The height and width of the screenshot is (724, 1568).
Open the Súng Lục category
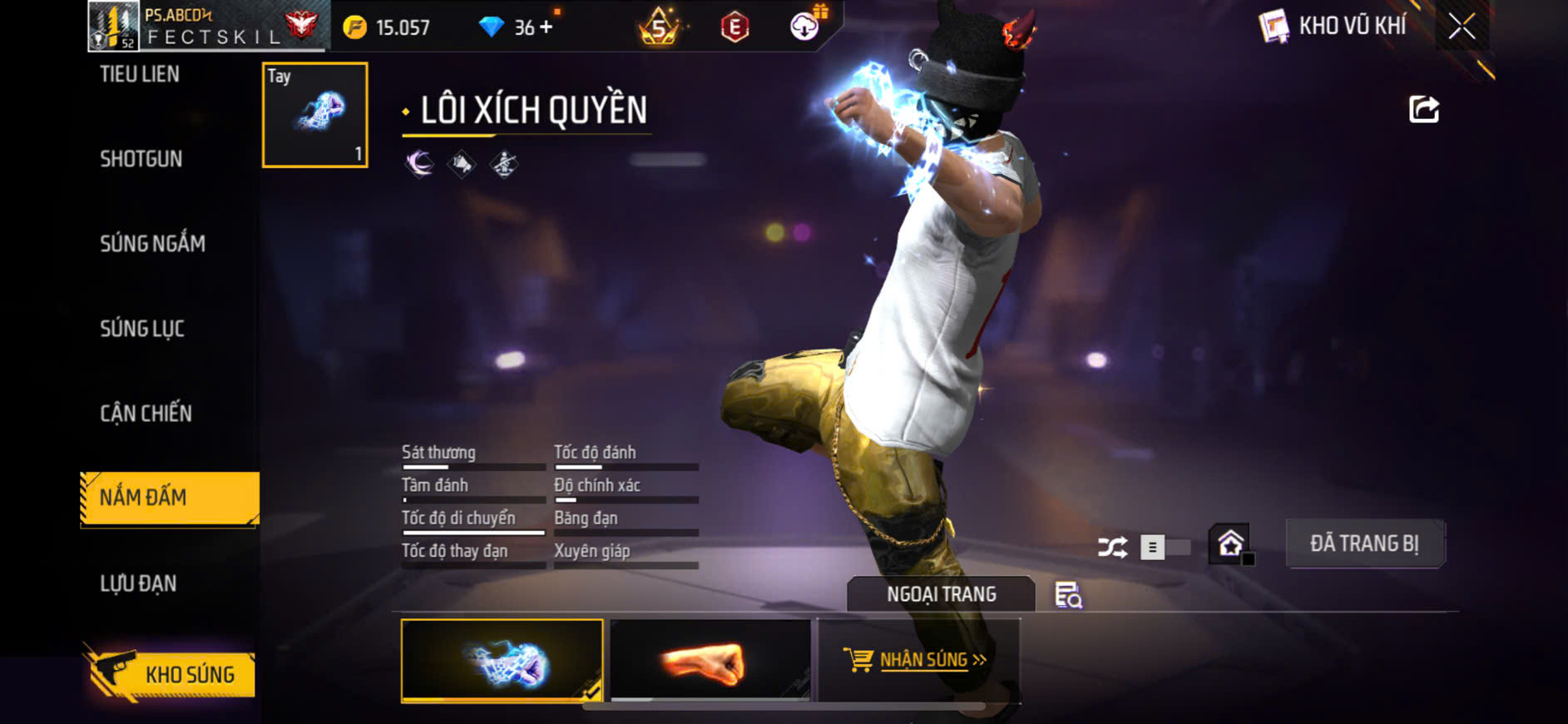(142, 329)
